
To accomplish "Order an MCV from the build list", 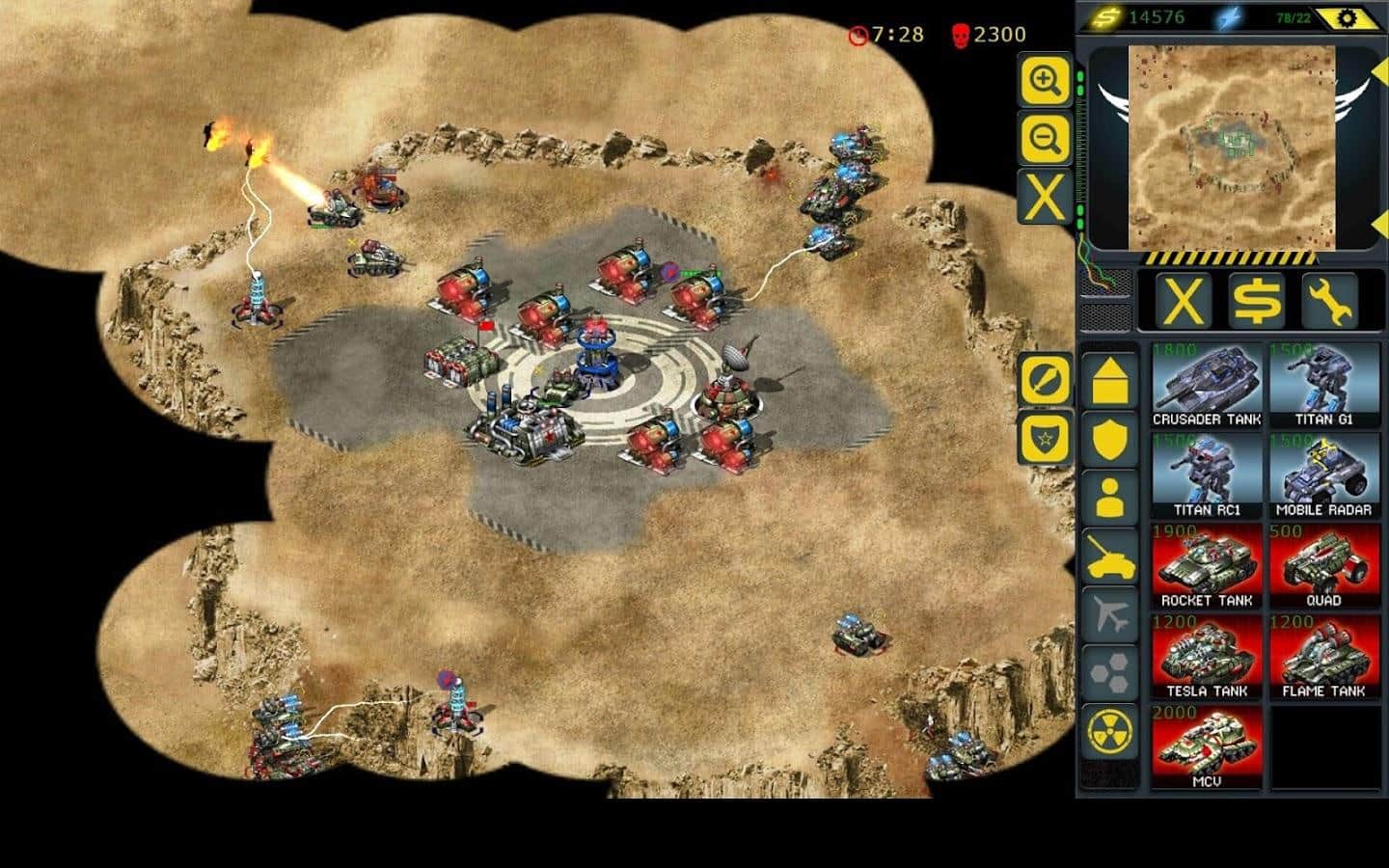I will [x=1207, y=748].
